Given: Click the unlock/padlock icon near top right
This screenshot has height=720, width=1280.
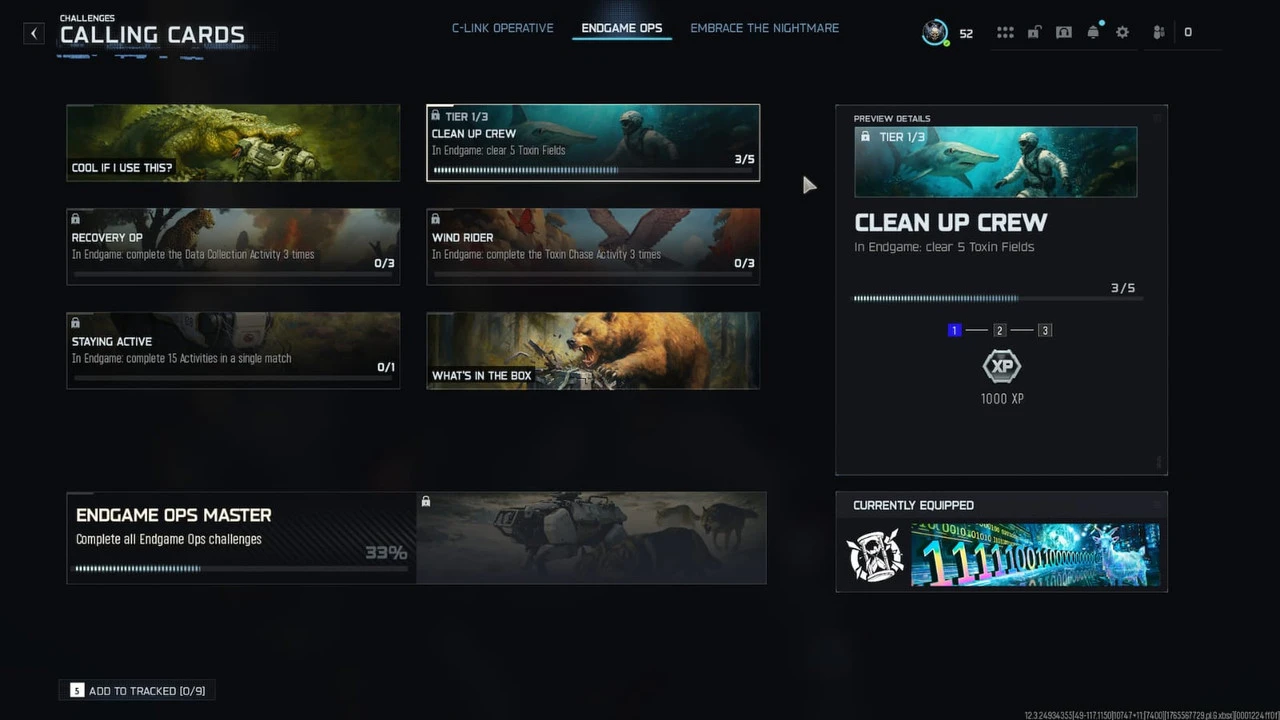Looking at the screenshot, I should click(1034, 31).
